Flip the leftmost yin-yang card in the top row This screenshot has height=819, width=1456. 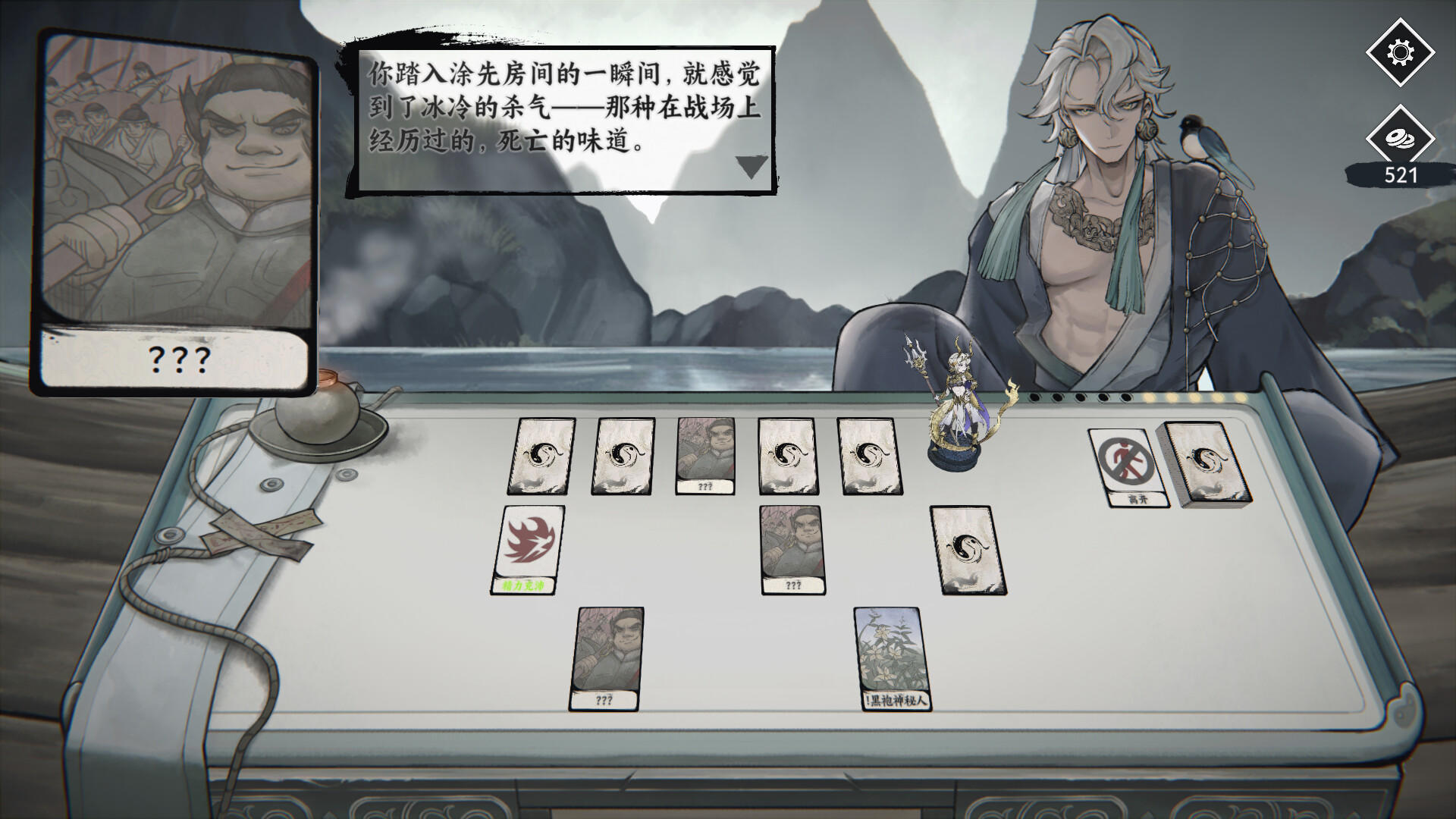pyautogui.click(x=540, y=456)
